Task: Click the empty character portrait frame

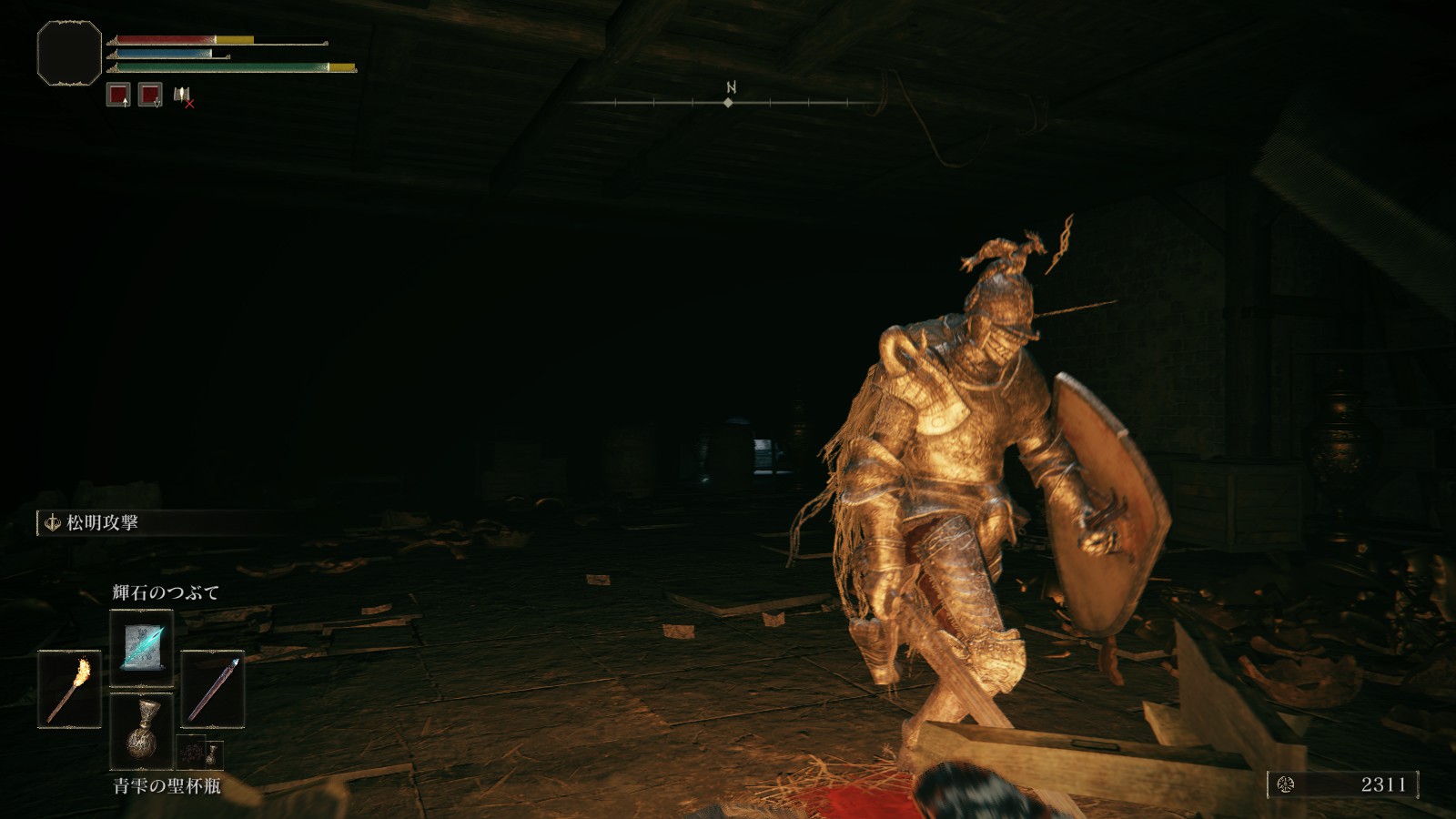Action: click(x=69, y=54)
